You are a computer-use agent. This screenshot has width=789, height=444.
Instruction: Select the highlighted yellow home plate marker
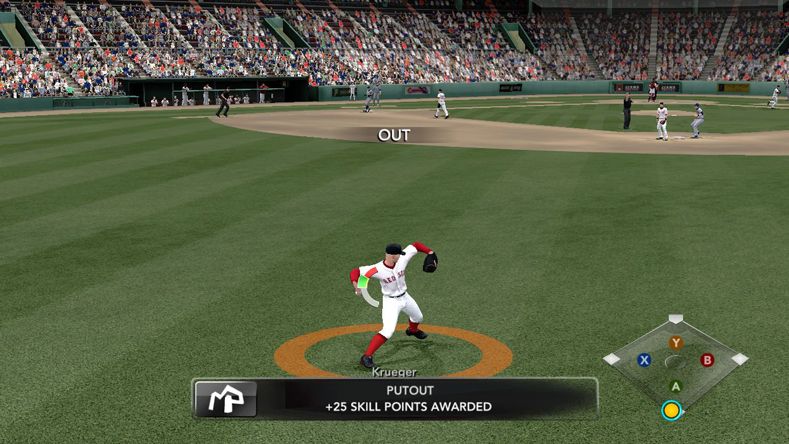[672, 410]
